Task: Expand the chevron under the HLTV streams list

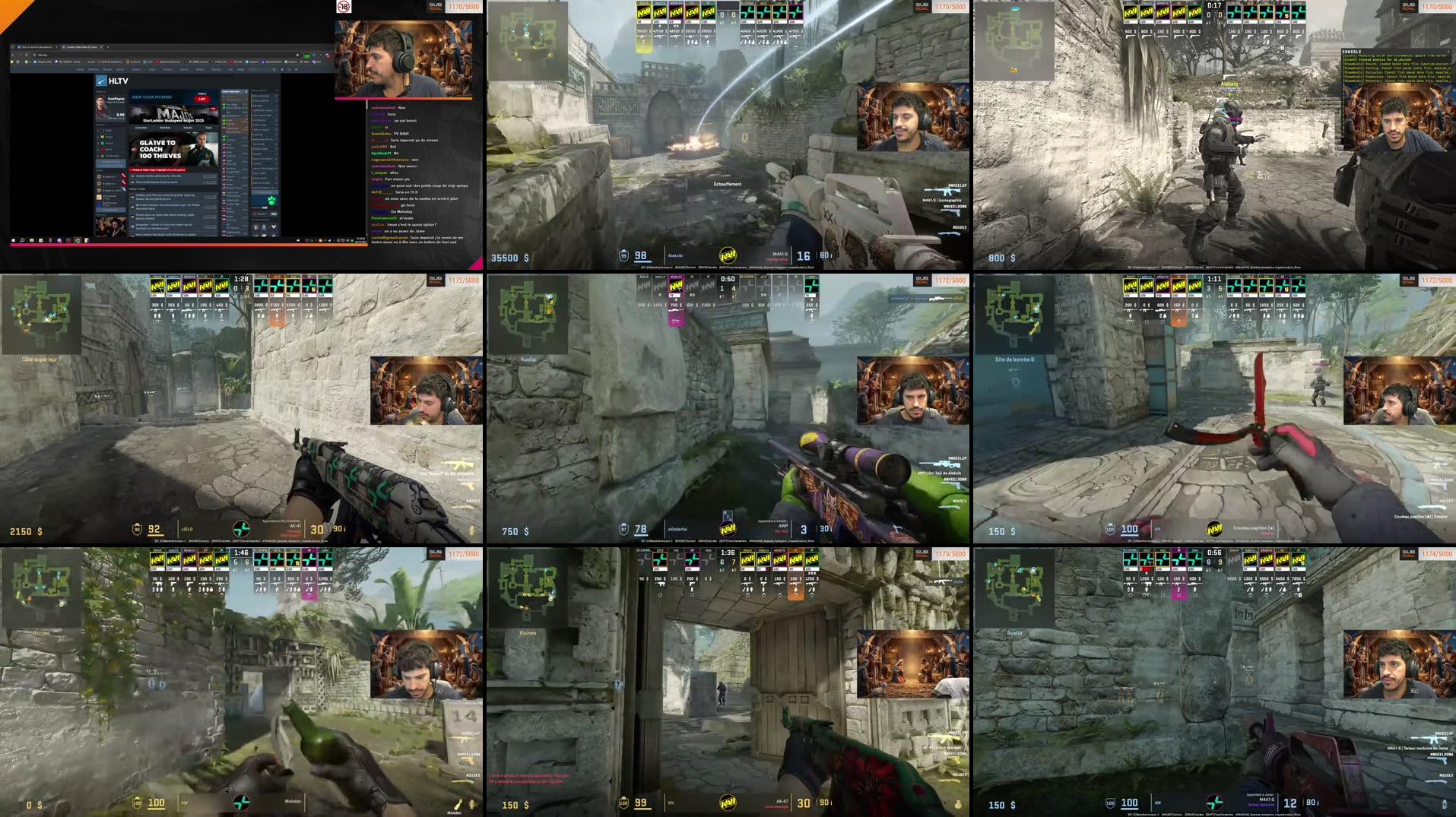Action: pyautogui.click(x=273, y=227)
